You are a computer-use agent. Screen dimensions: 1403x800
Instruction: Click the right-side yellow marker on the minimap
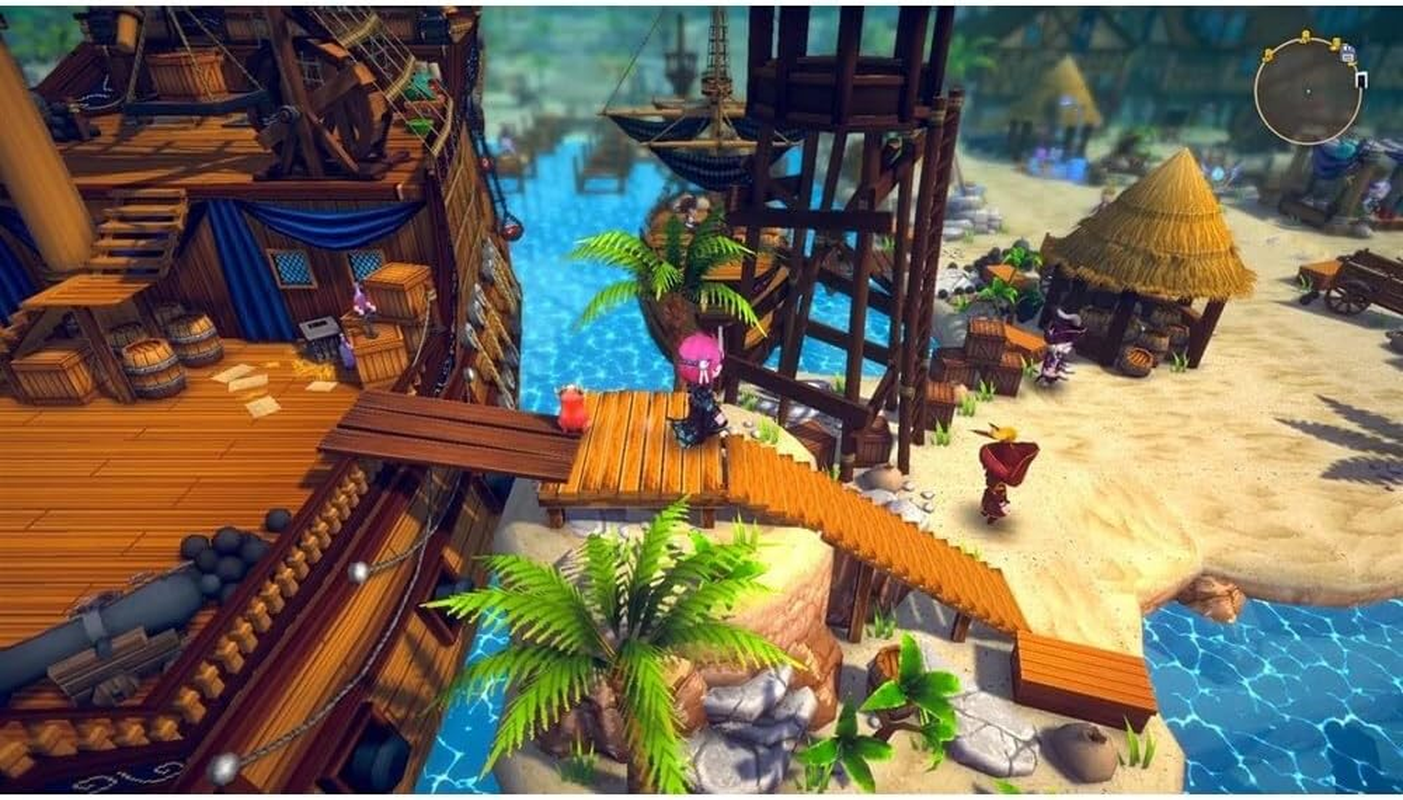(1335, 43)
